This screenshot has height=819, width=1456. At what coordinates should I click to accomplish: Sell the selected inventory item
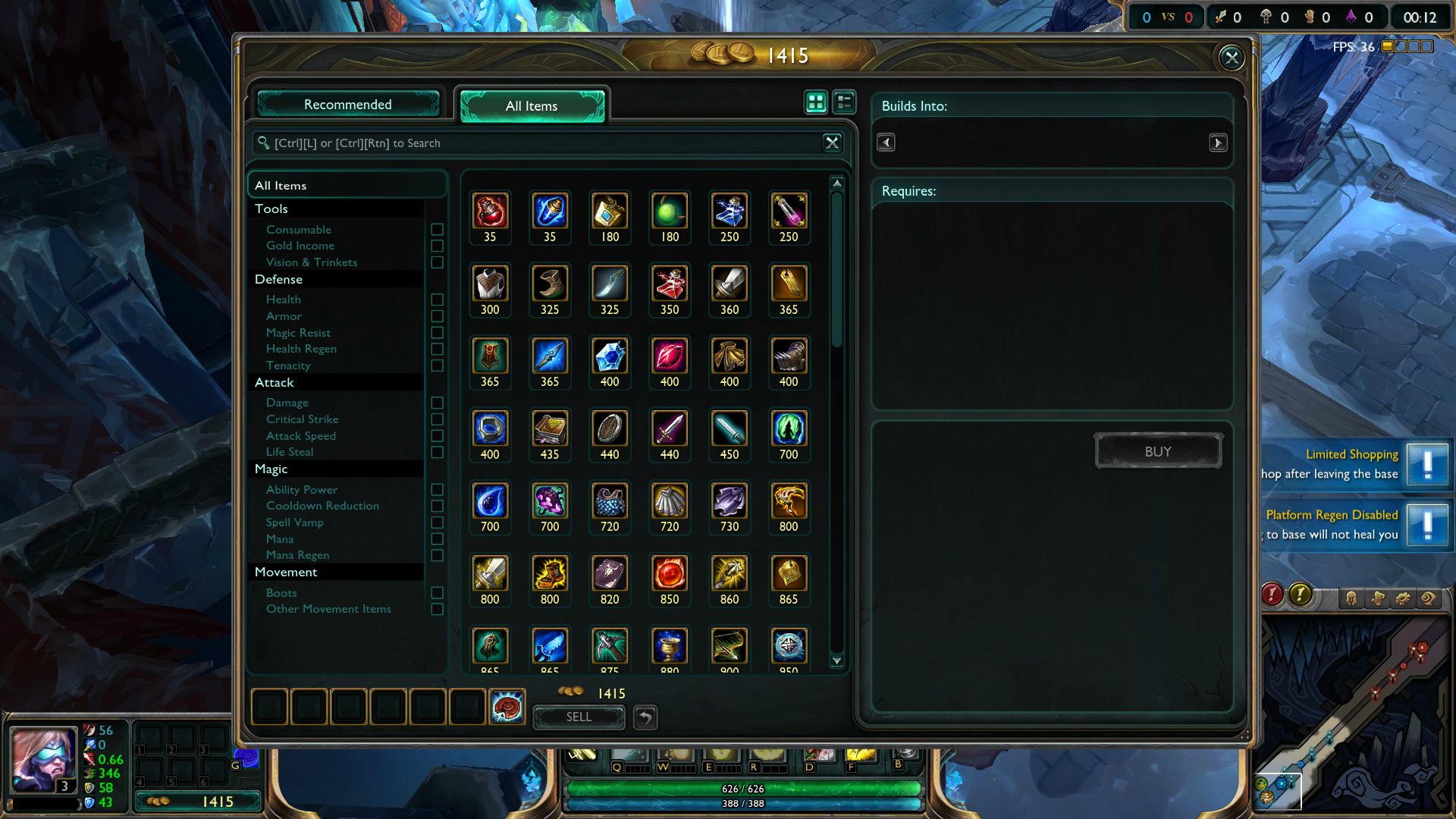tap(579, 717)
